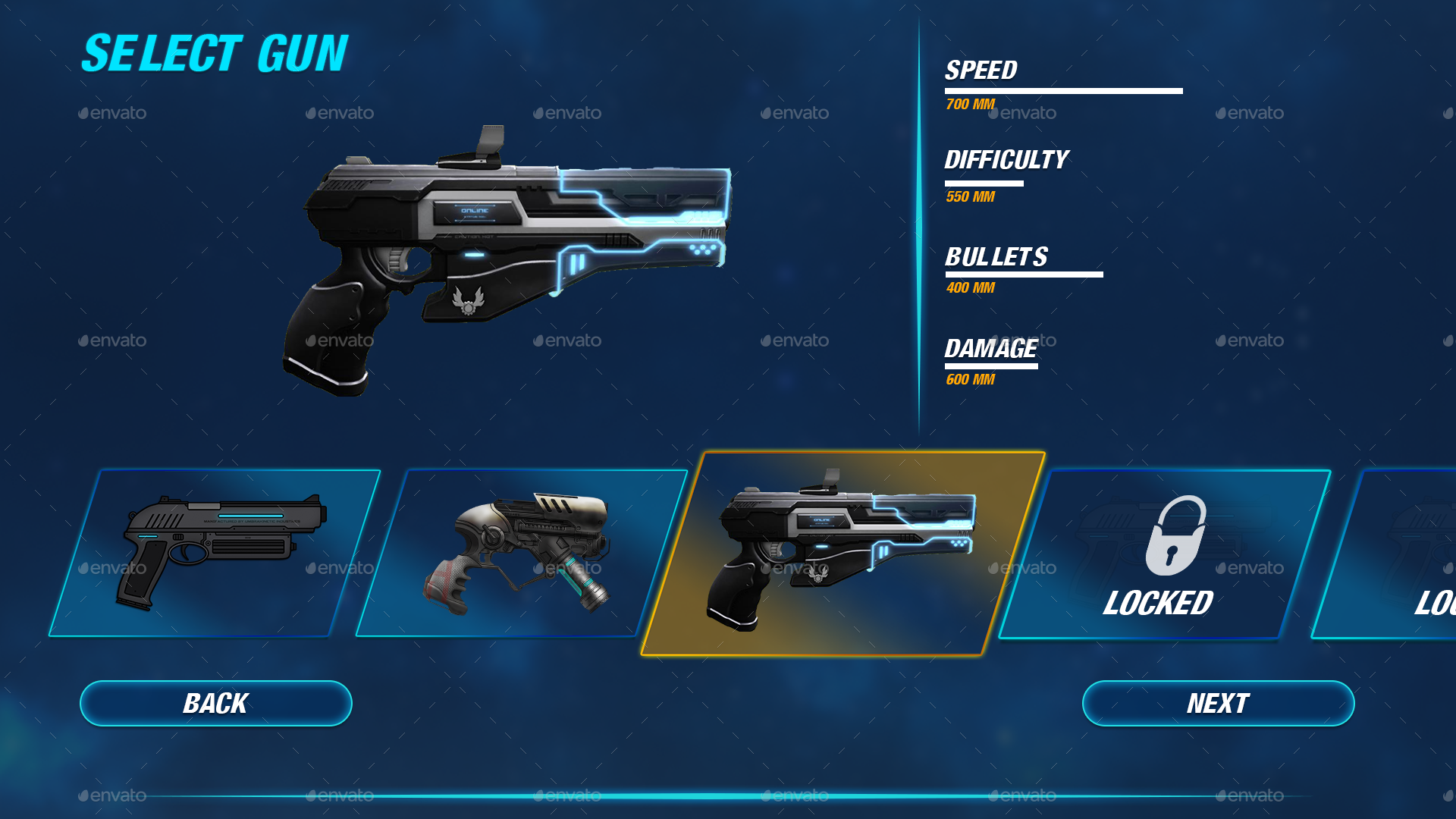Click the BULLETS stat bar
Screen dimensions: 1456x819
coord(1024,275)
